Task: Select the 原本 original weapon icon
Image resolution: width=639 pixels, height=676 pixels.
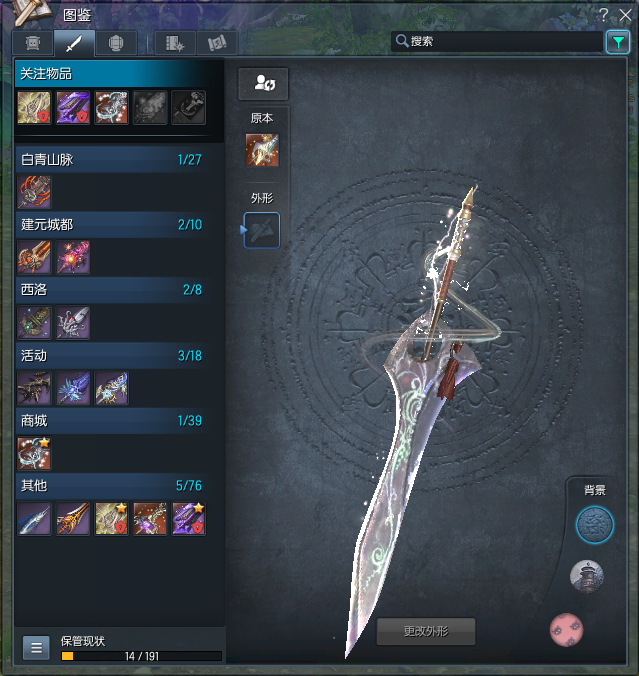Action: coord(262,150)
